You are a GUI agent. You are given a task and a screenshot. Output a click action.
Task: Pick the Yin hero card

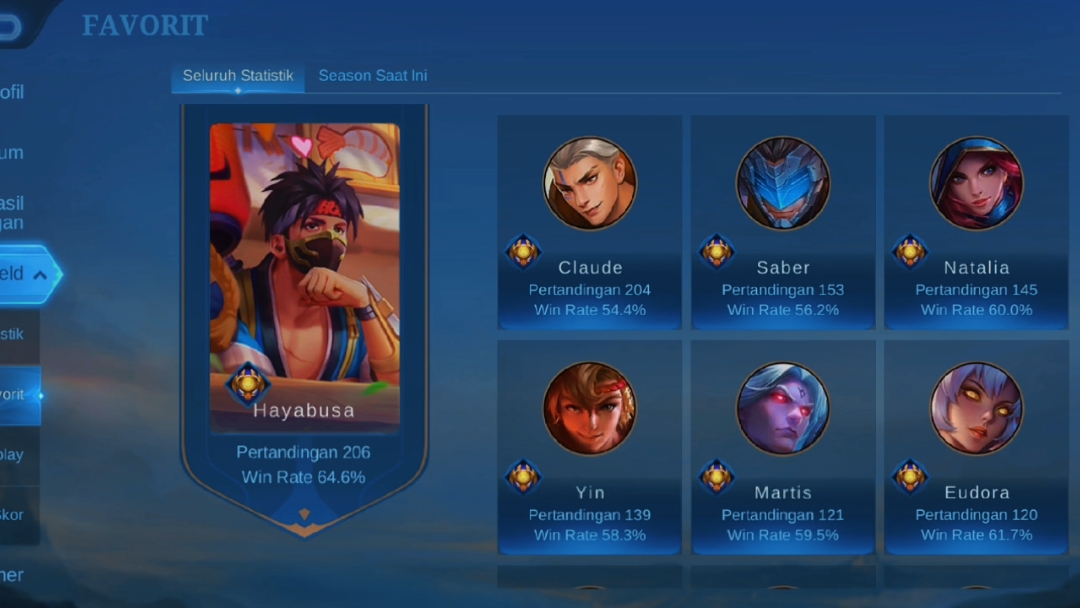590,447
